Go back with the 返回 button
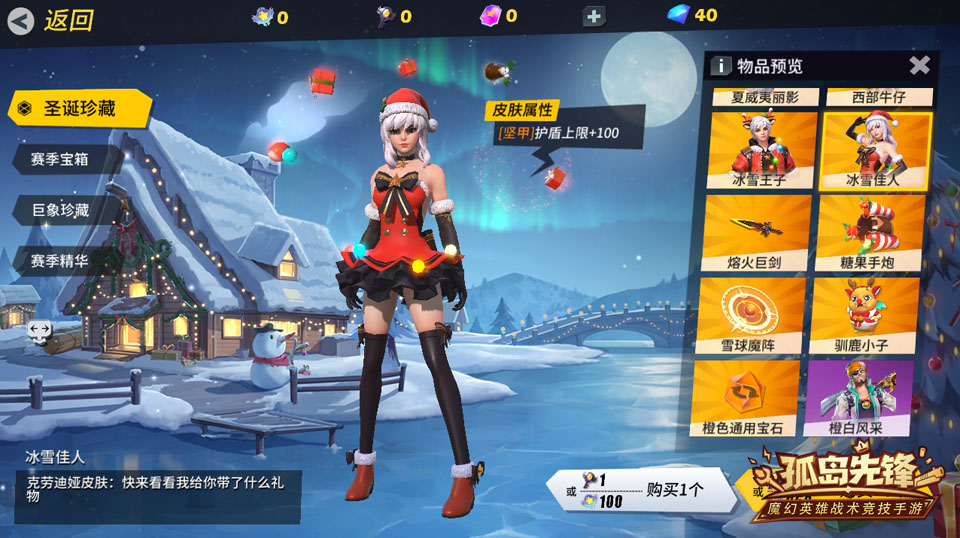960x538 pixels. [50, 19]
